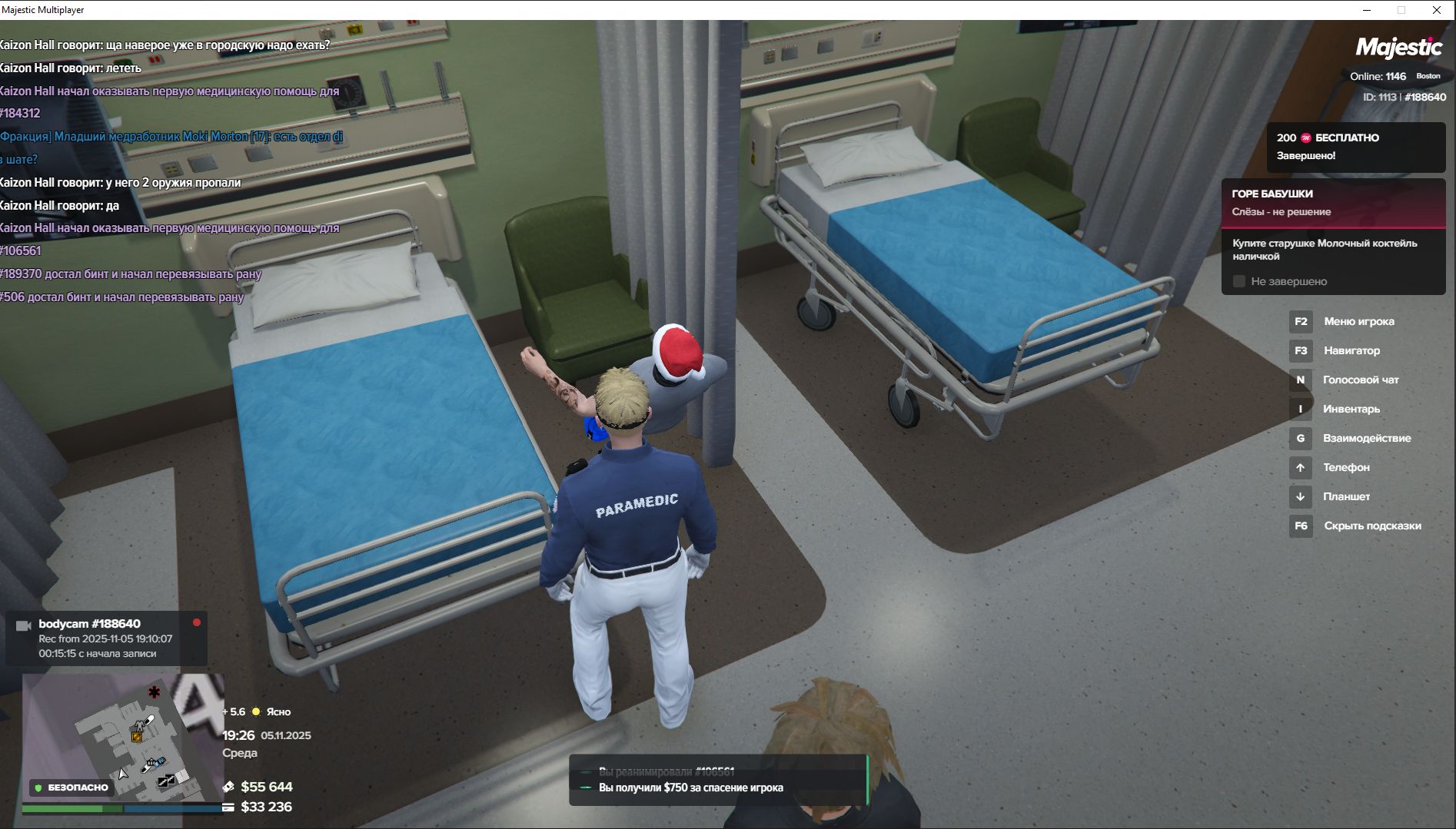Minimize the game window

click(x=1367, y=10)
